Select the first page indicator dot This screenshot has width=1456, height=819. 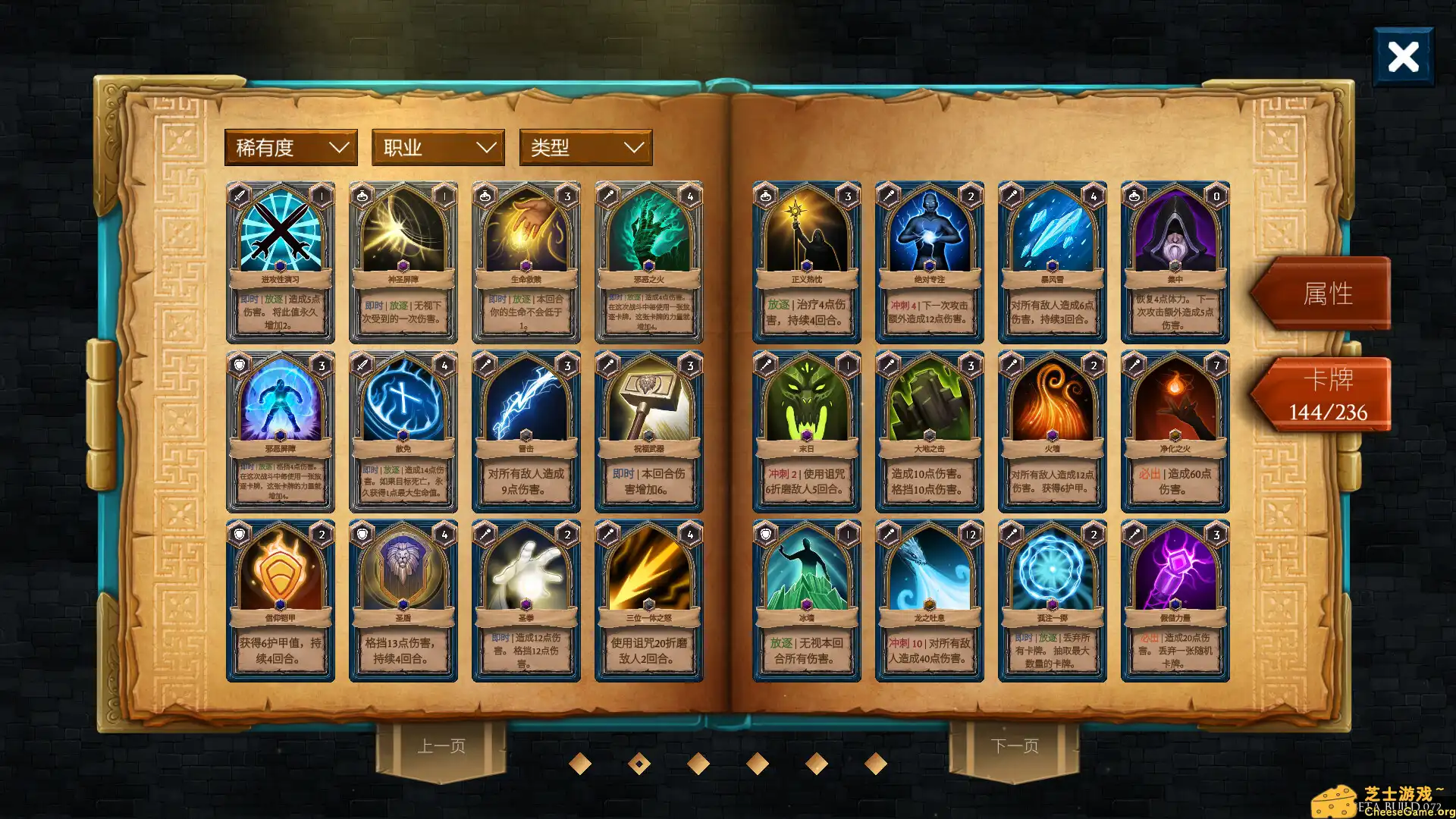click(581, 764)
